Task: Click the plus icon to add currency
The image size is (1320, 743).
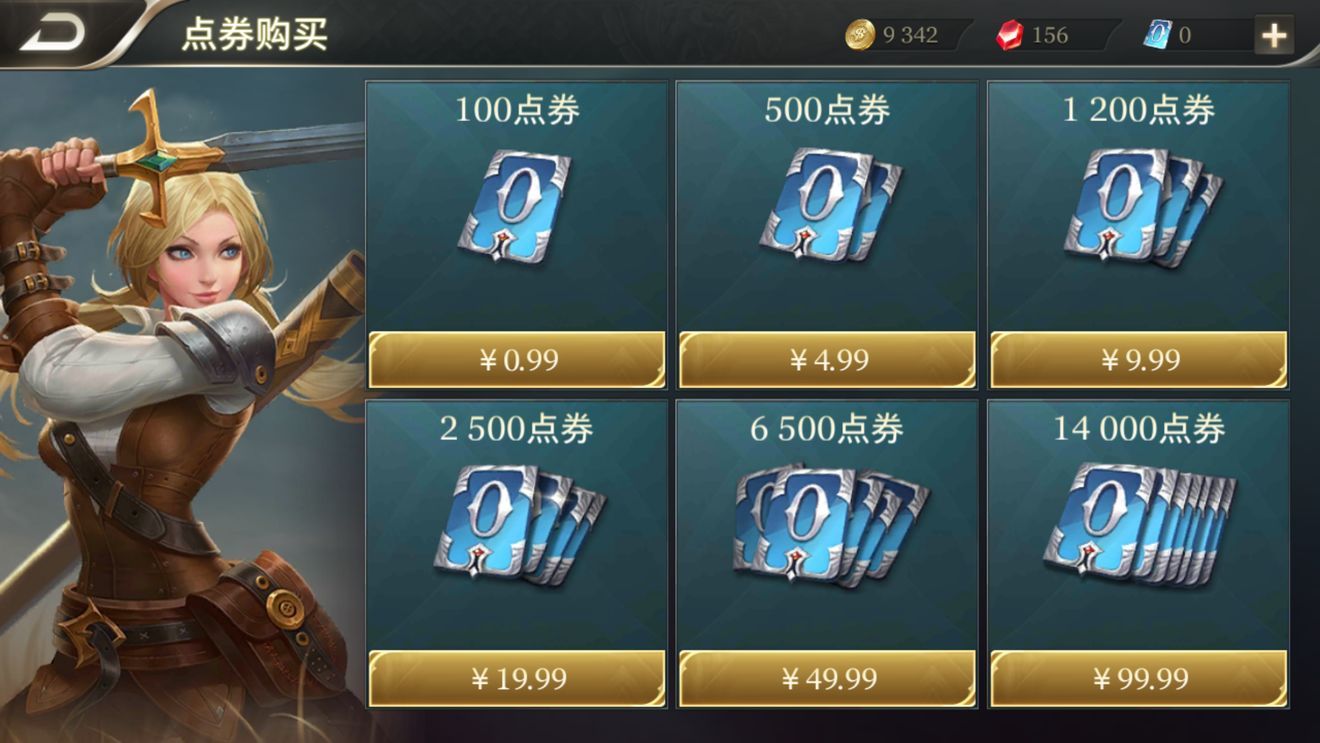Action: tap(1273, 32)
